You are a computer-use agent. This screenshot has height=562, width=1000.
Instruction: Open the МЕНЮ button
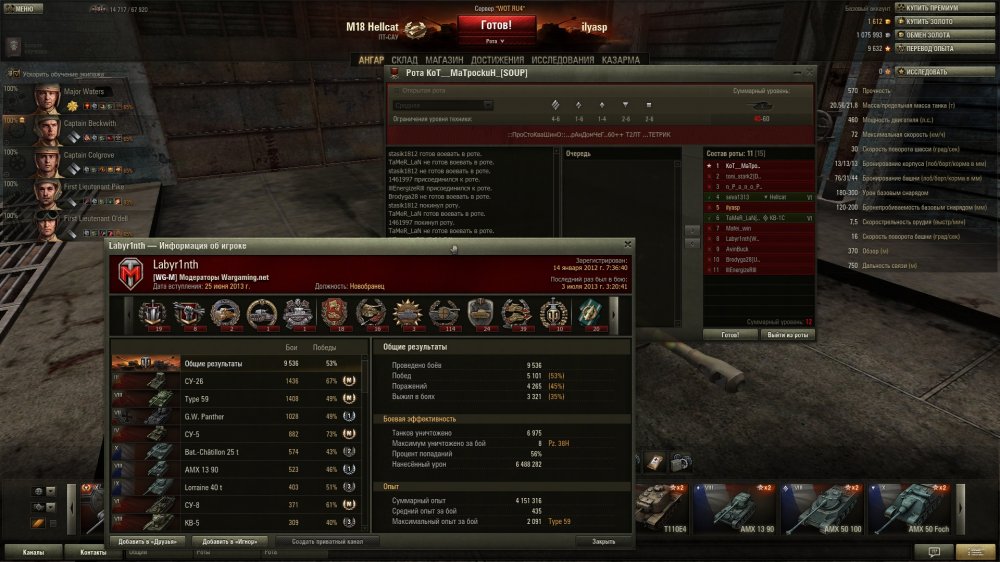[x=24, y=8]
